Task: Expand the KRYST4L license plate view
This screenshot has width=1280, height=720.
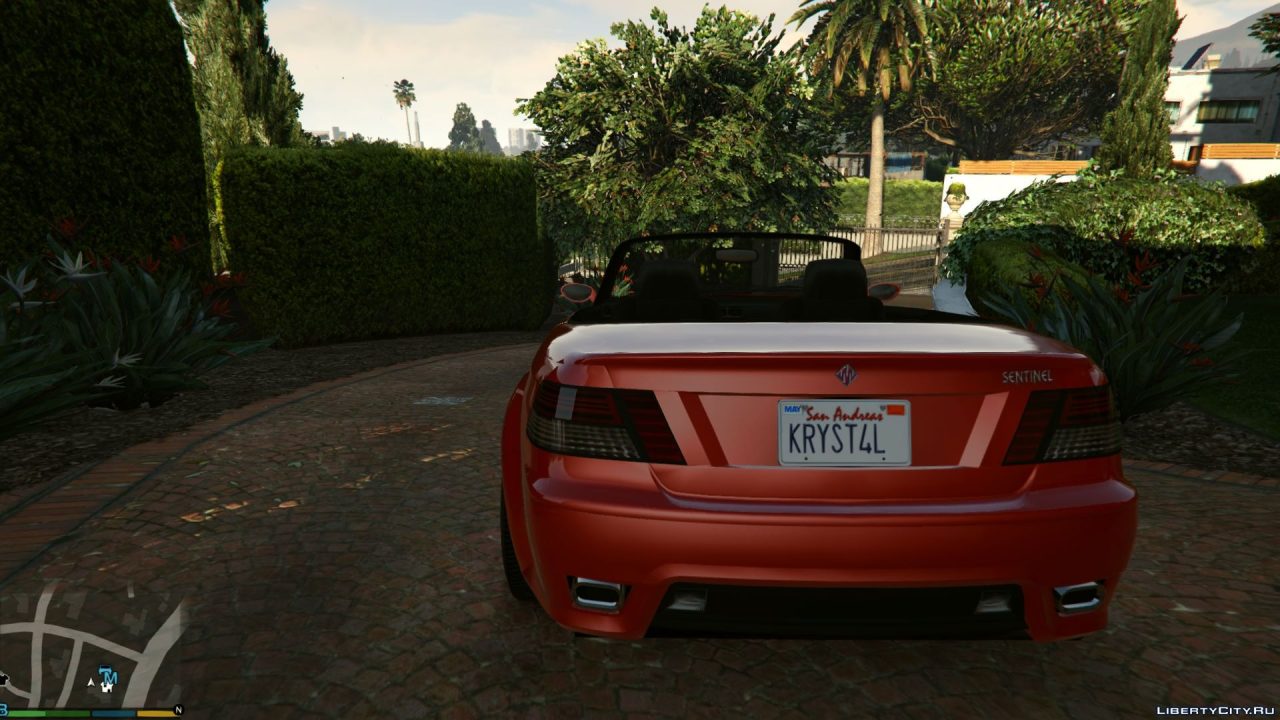Action: [x=843, y=432]
